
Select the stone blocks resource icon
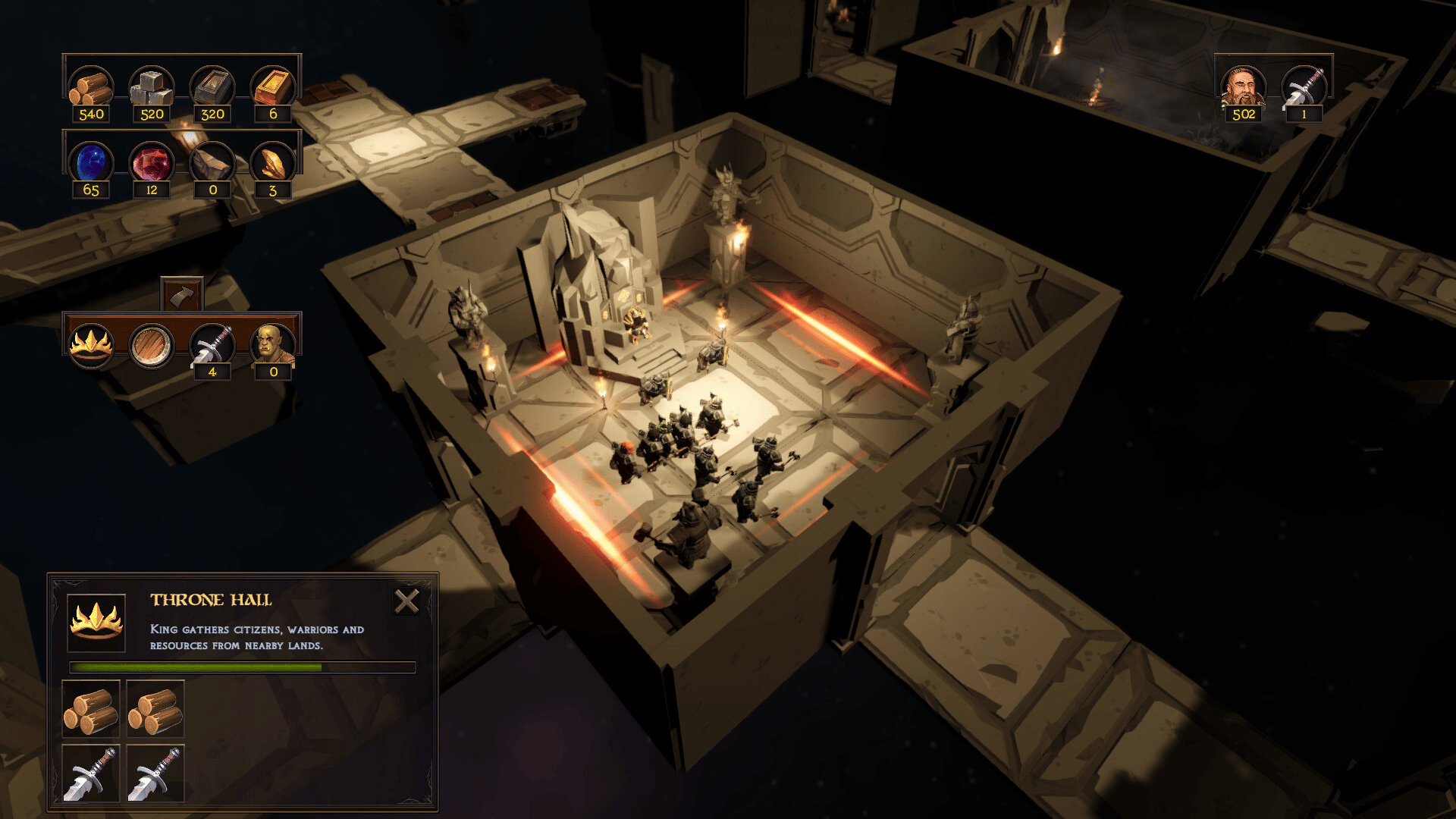152,88
